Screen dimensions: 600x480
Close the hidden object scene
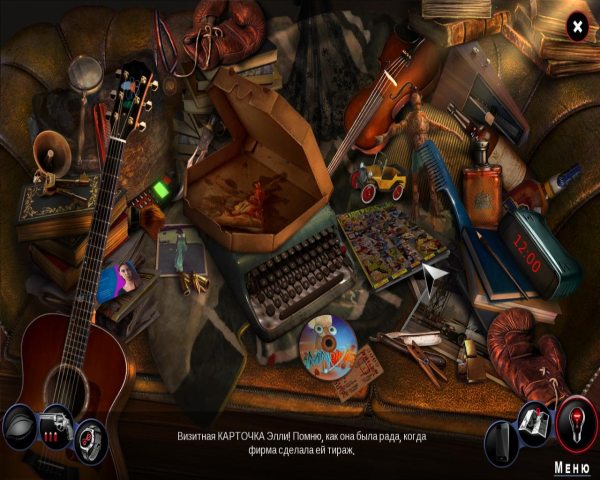click(x=577, y=27)
